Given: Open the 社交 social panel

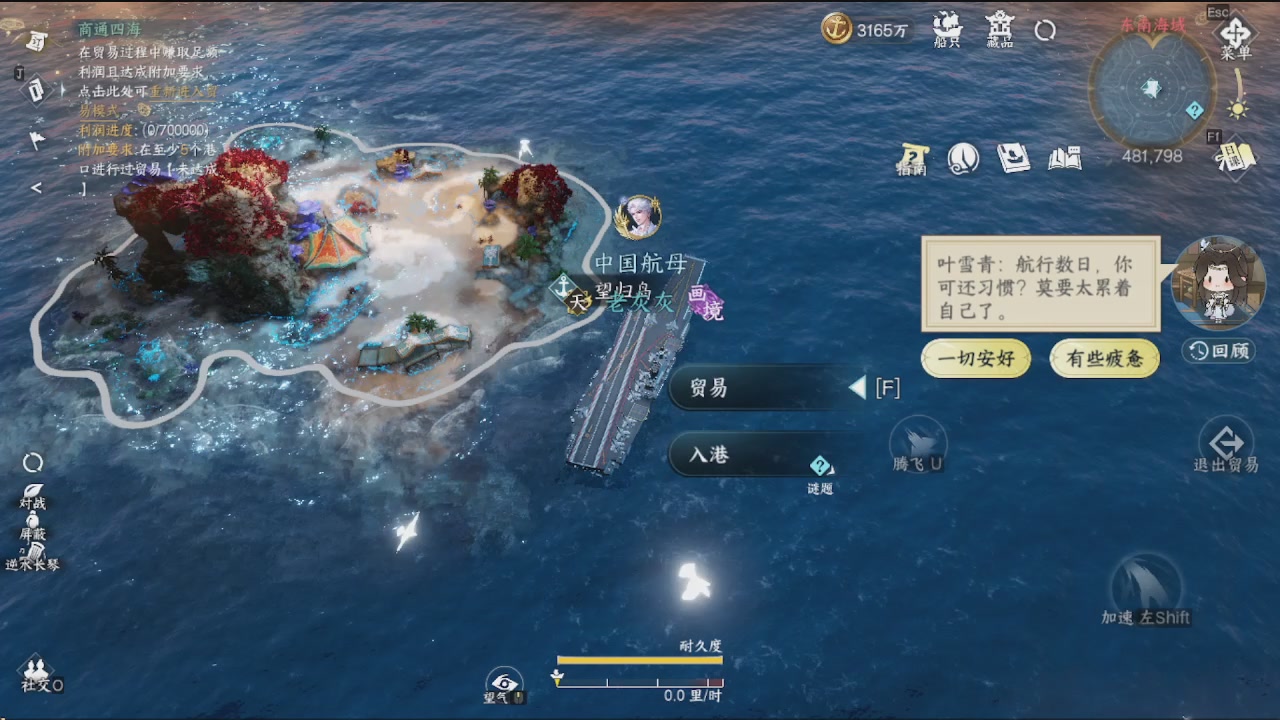Looking at the screenshot, I should pos(38,672).
